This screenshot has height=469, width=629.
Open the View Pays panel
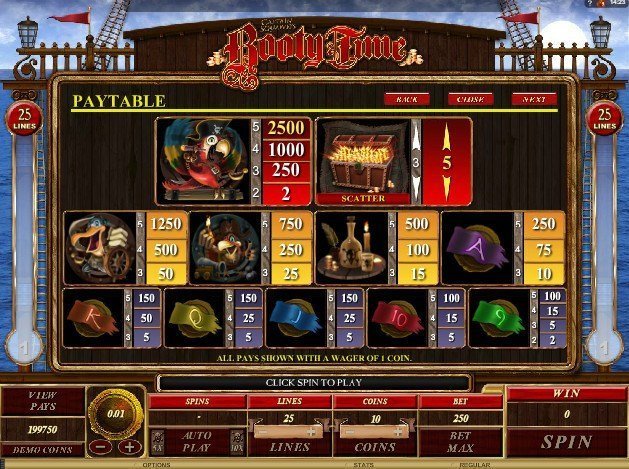[x=41, y=401]
